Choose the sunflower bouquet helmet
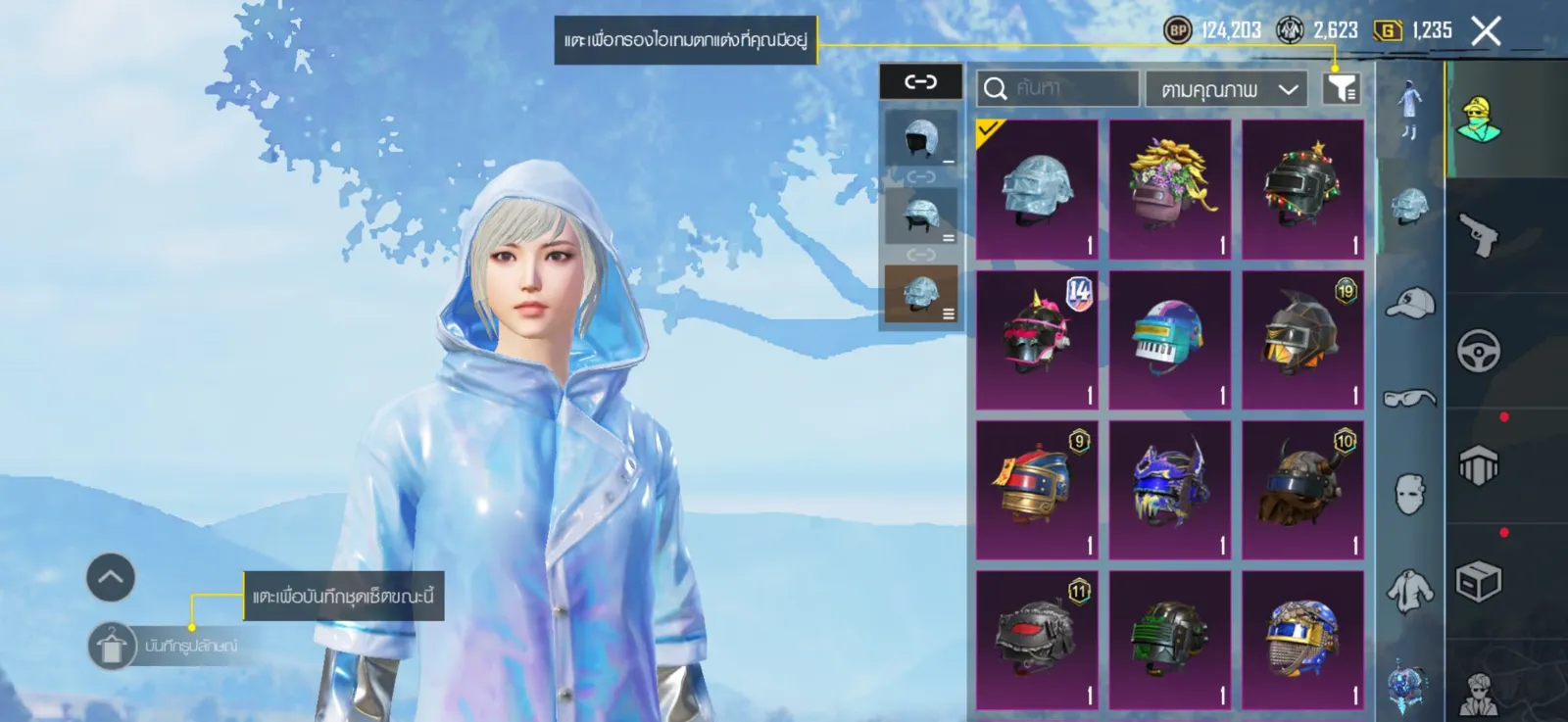The width and height of the screenshot is (1568, 722). 1170,190
